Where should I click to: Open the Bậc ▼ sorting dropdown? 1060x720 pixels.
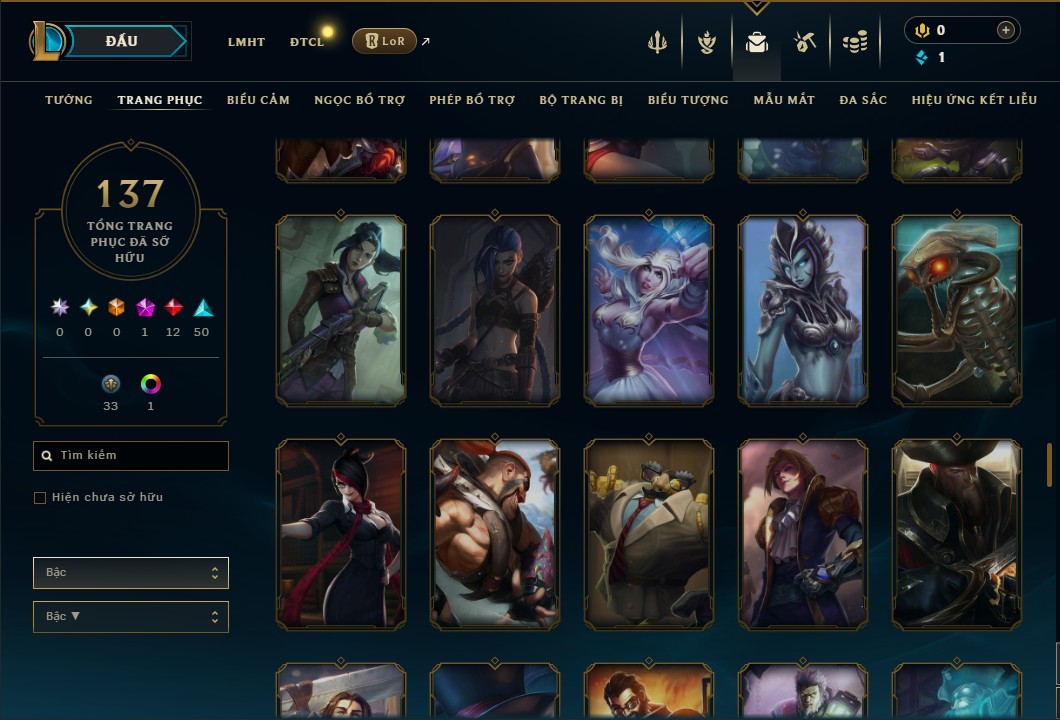[x=131, y=617]
